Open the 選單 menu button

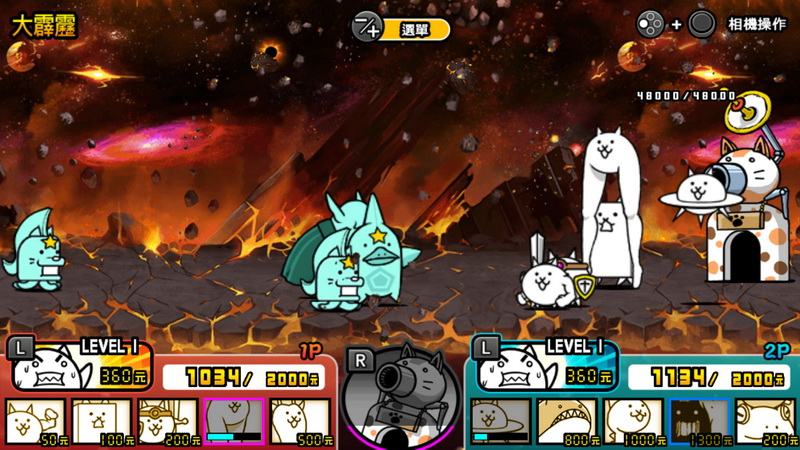click(401, 29)
